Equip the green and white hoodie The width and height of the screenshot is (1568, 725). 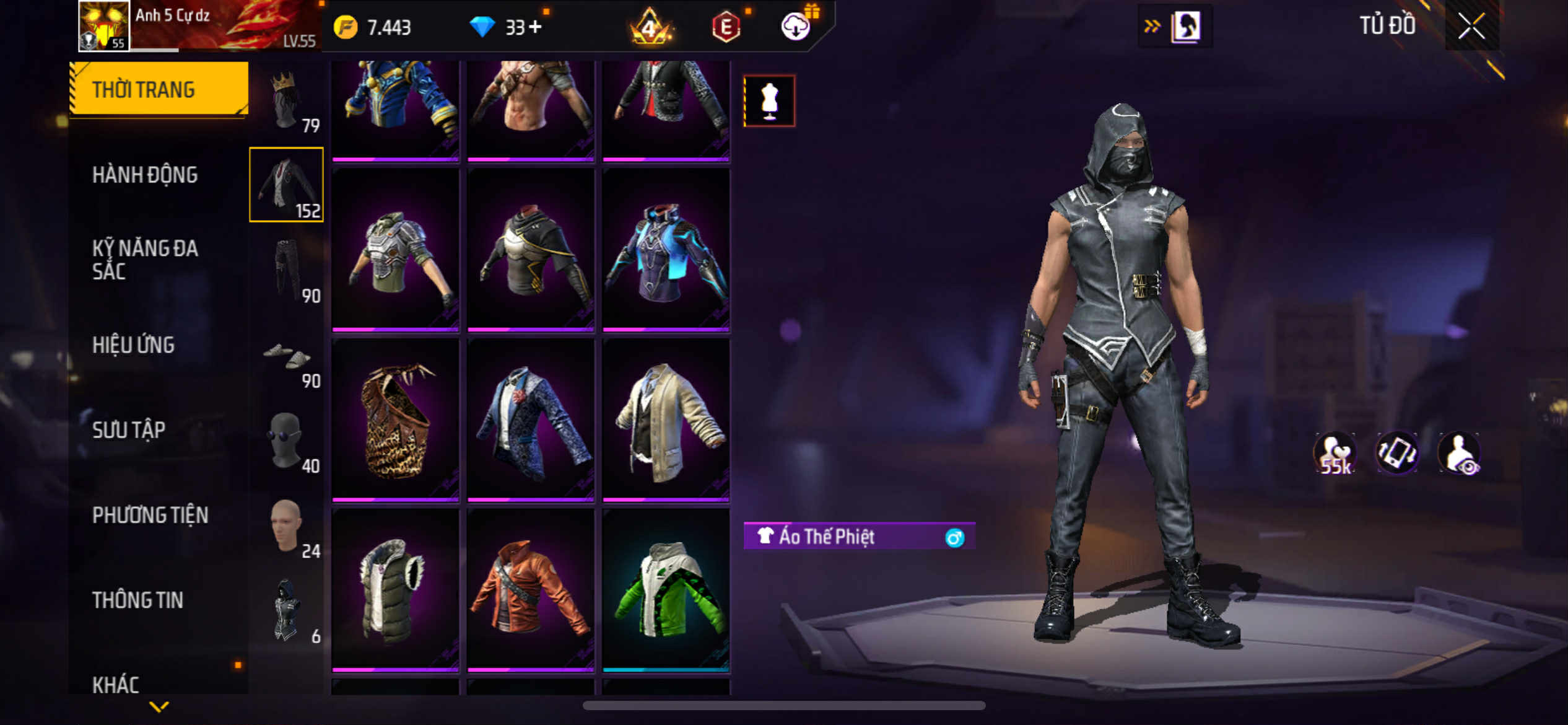(666, 590)
